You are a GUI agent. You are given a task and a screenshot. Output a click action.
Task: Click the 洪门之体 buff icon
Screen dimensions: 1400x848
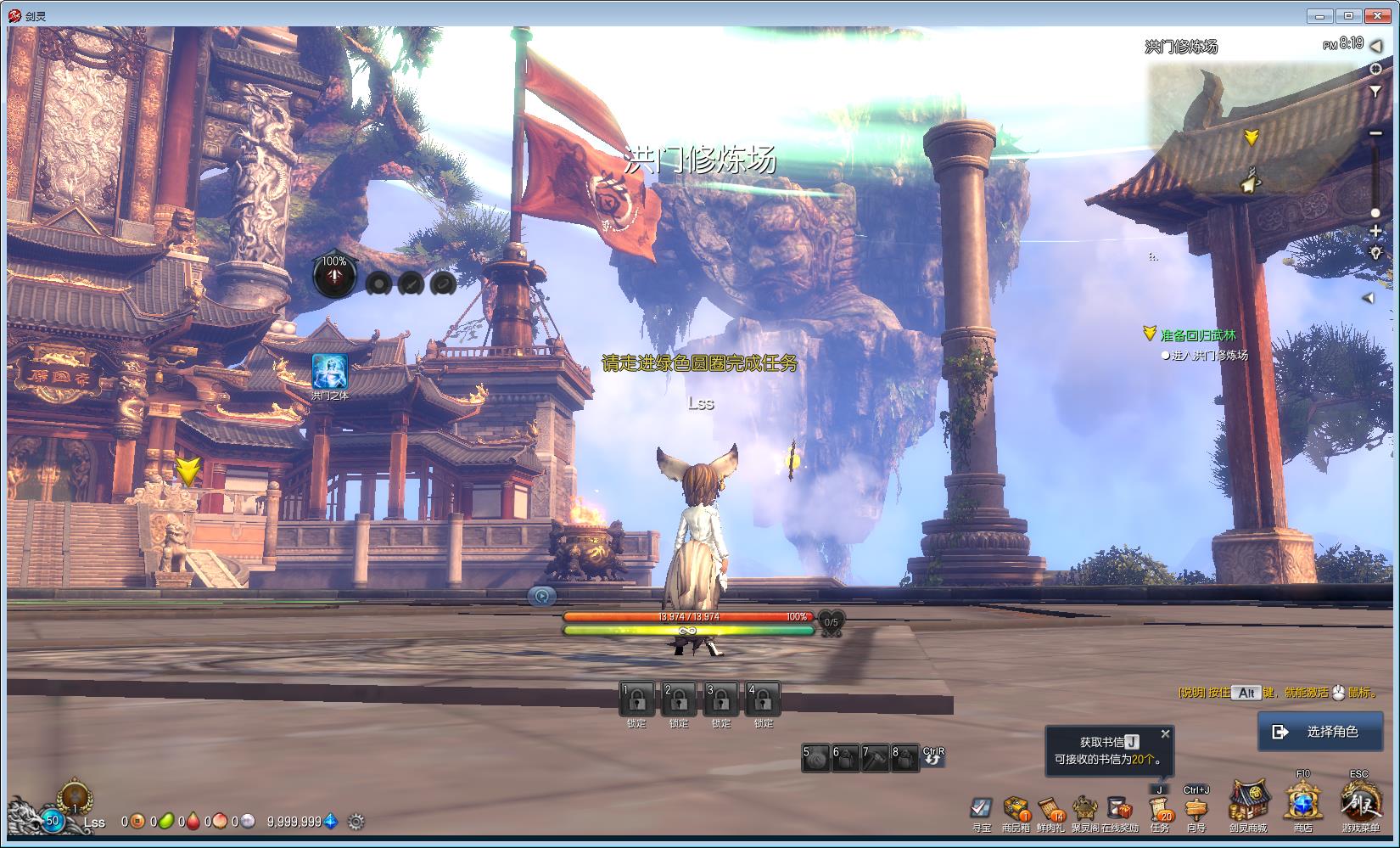click(329, 372)
